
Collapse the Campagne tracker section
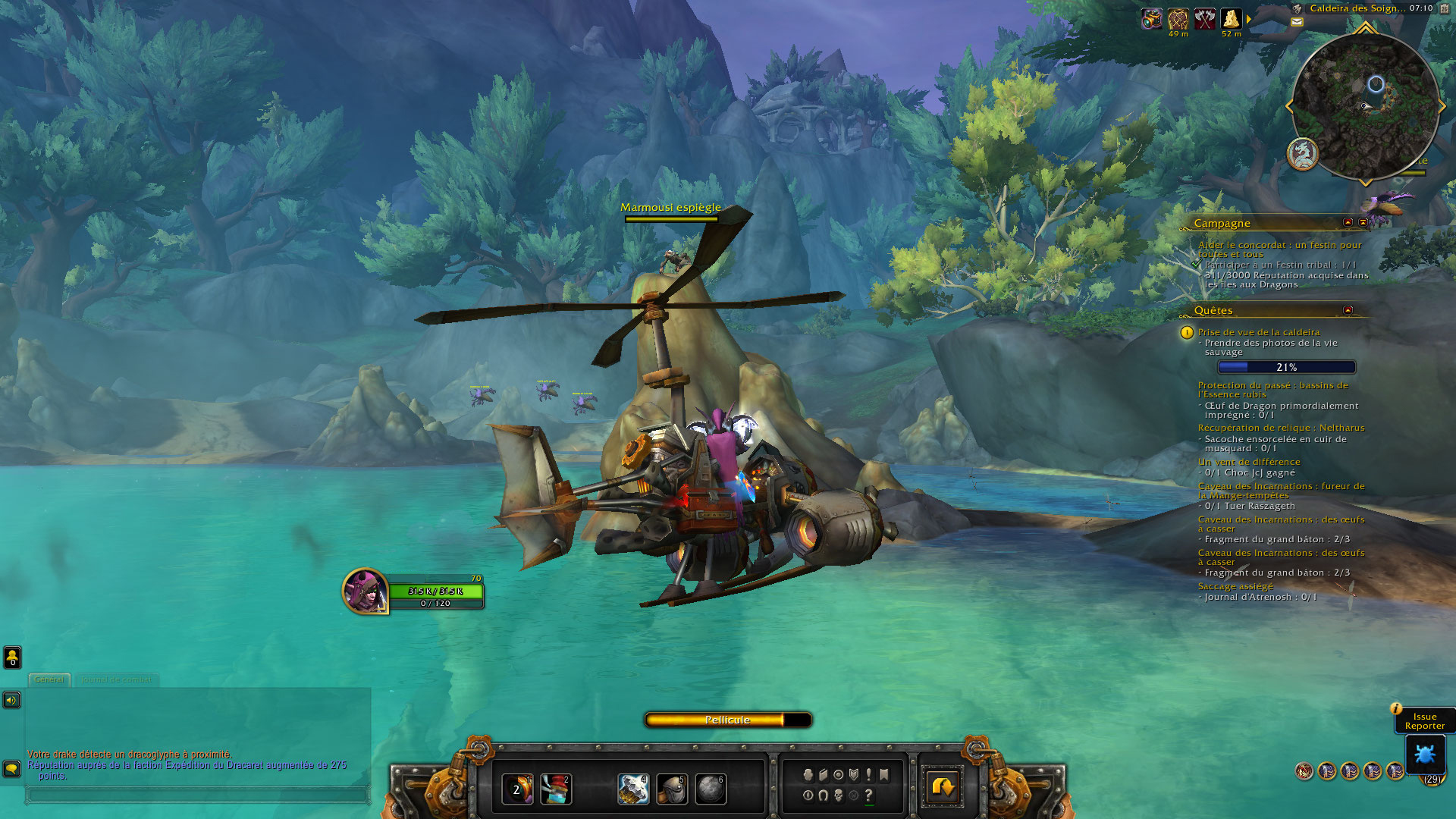point(1348,222)
